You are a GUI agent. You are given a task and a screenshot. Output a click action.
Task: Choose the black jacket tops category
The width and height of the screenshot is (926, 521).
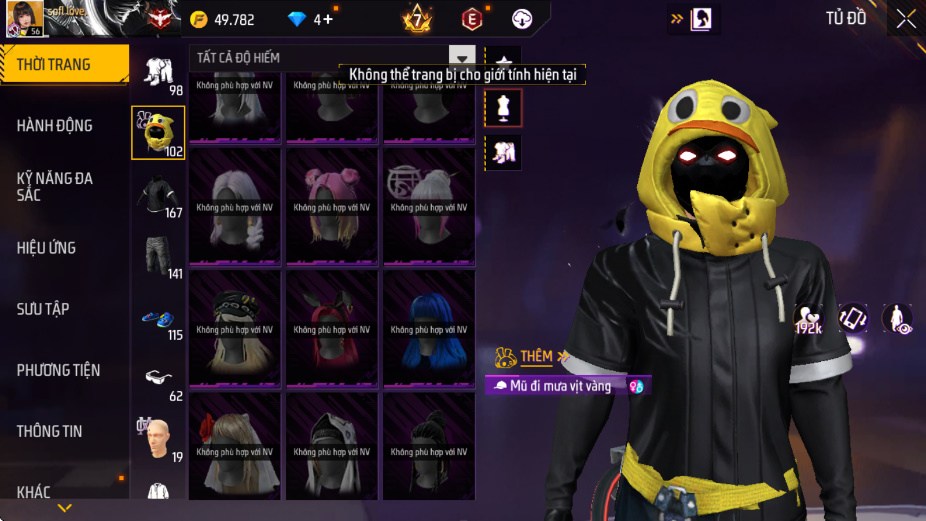(158, 195)
